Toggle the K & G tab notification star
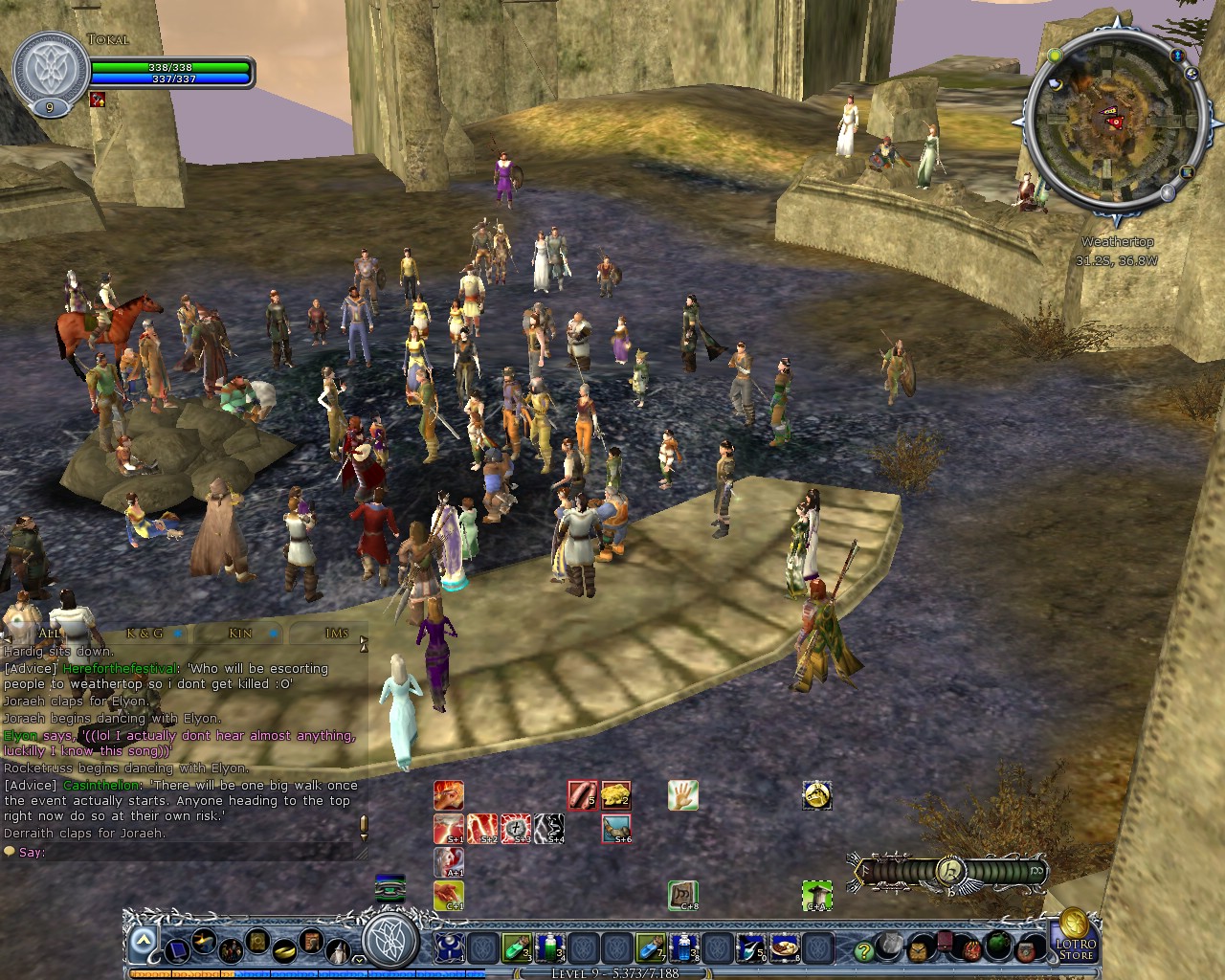The width and height of the screenshot is (1225, 980). tap(178, 634)
